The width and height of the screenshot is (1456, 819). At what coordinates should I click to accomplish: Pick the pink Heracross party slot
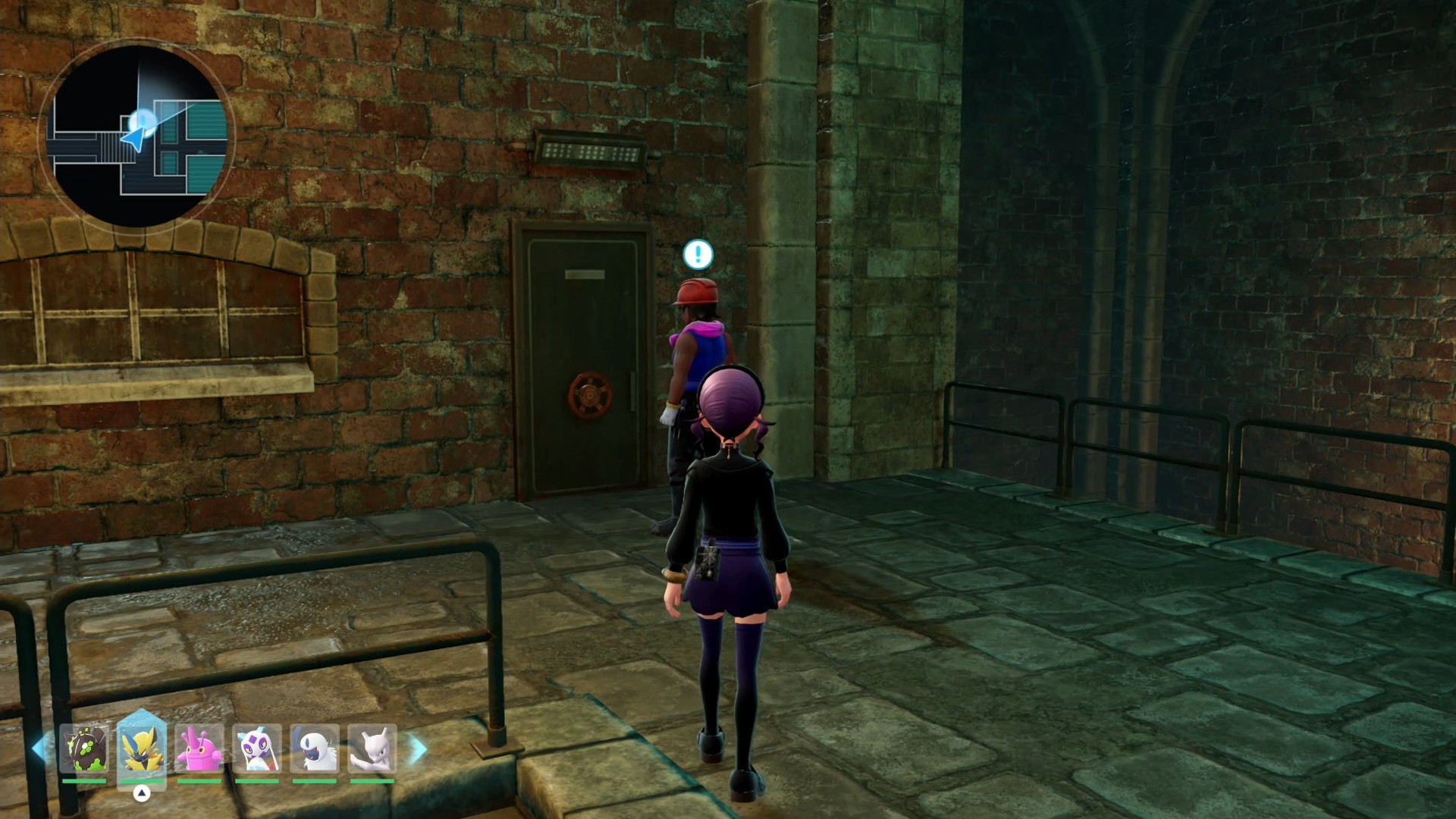(x=199, y=749)
